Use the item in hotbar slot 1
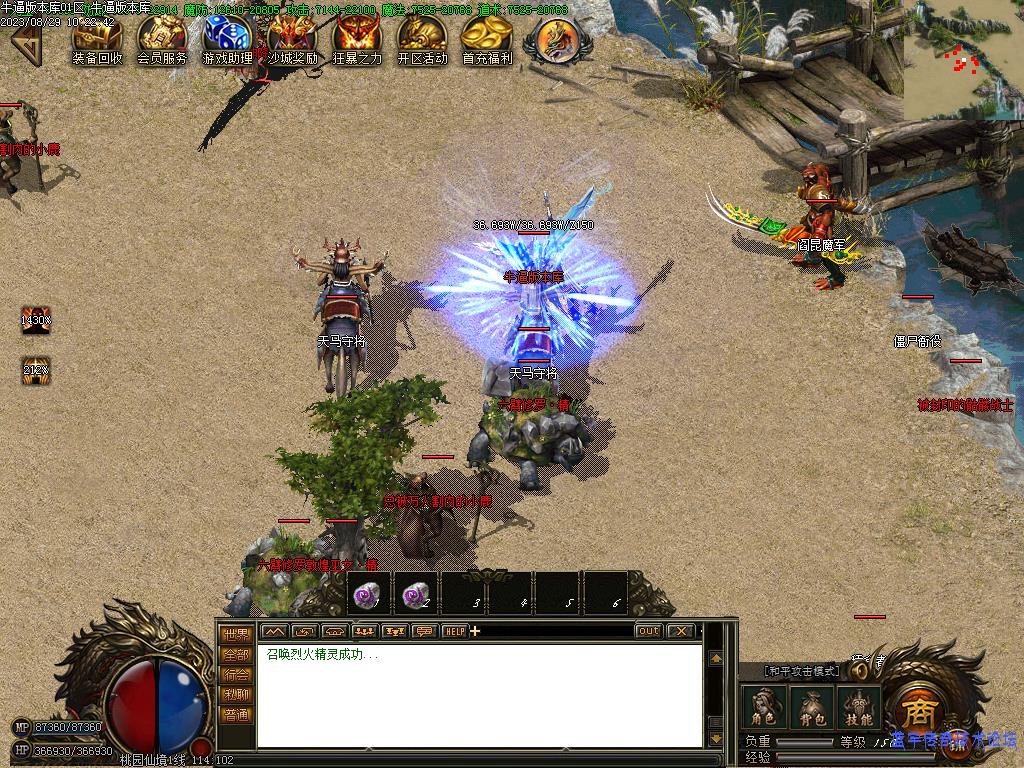The image size is (1024, 768). click(x=368, y=594)
